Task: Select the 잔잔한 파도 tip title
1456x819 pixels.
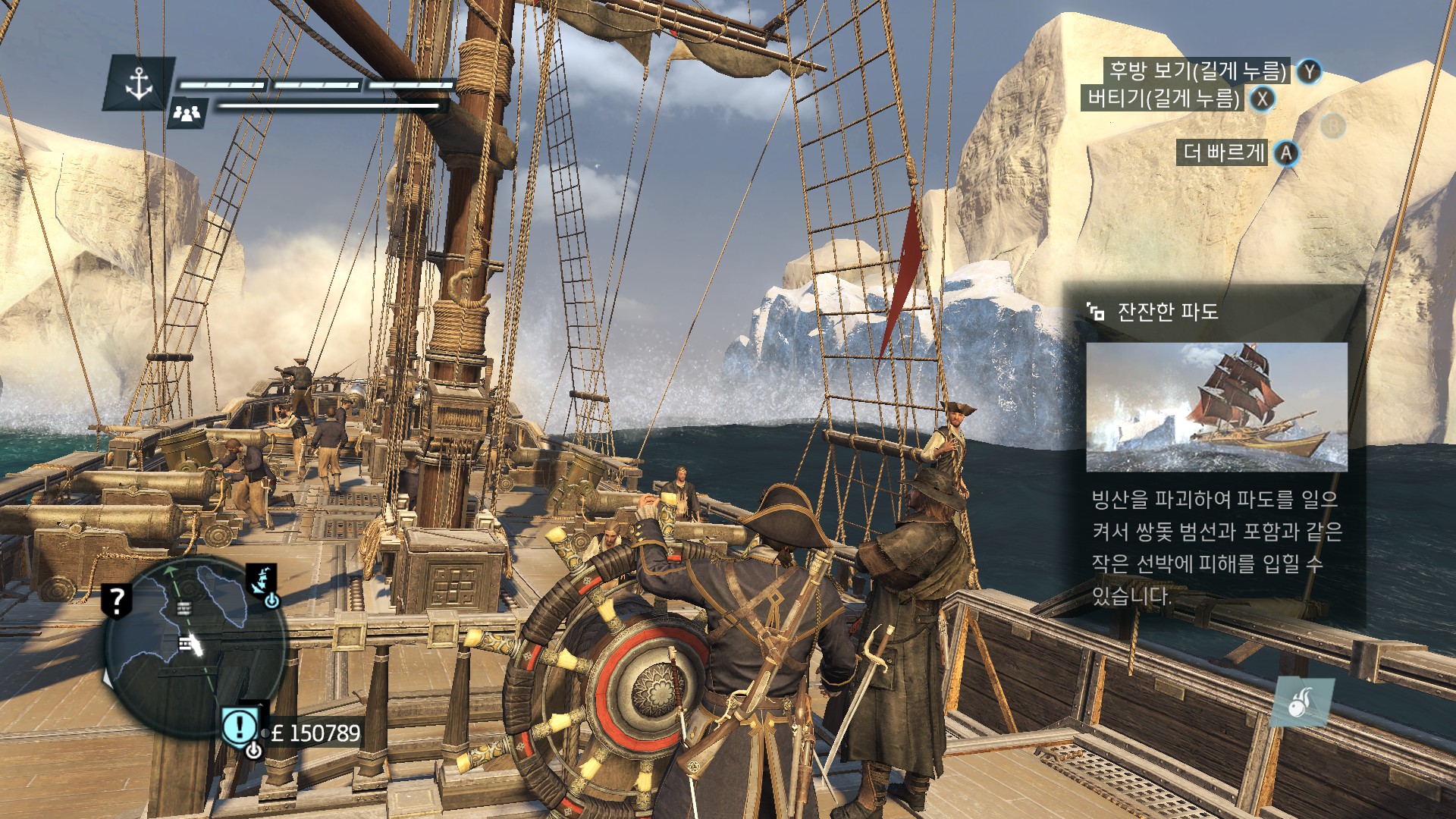Action: point(1167,312)
